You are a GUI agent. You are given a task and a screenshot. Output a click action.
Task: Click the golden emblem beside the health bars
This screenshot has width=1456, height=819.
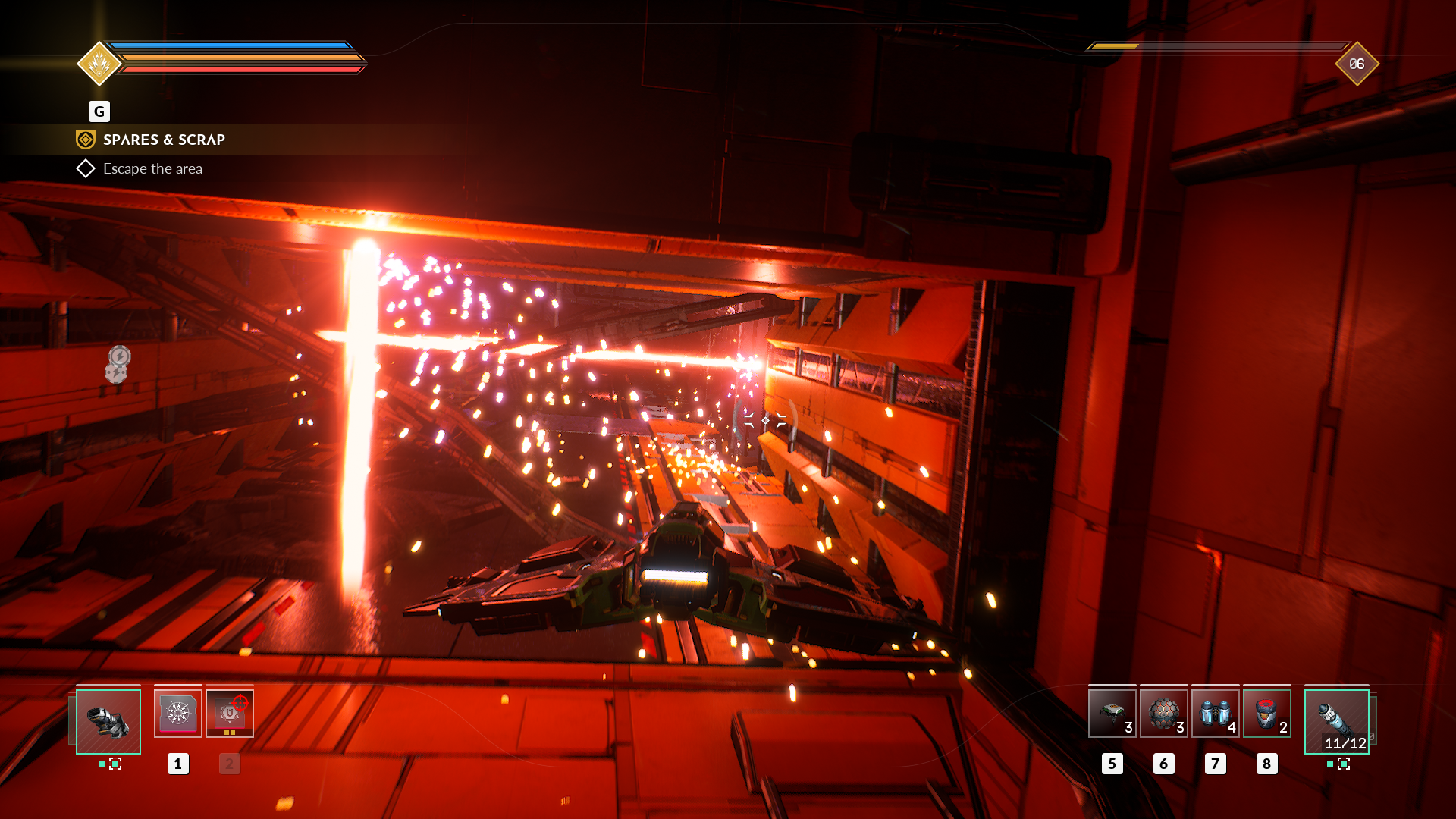point(99,64)
